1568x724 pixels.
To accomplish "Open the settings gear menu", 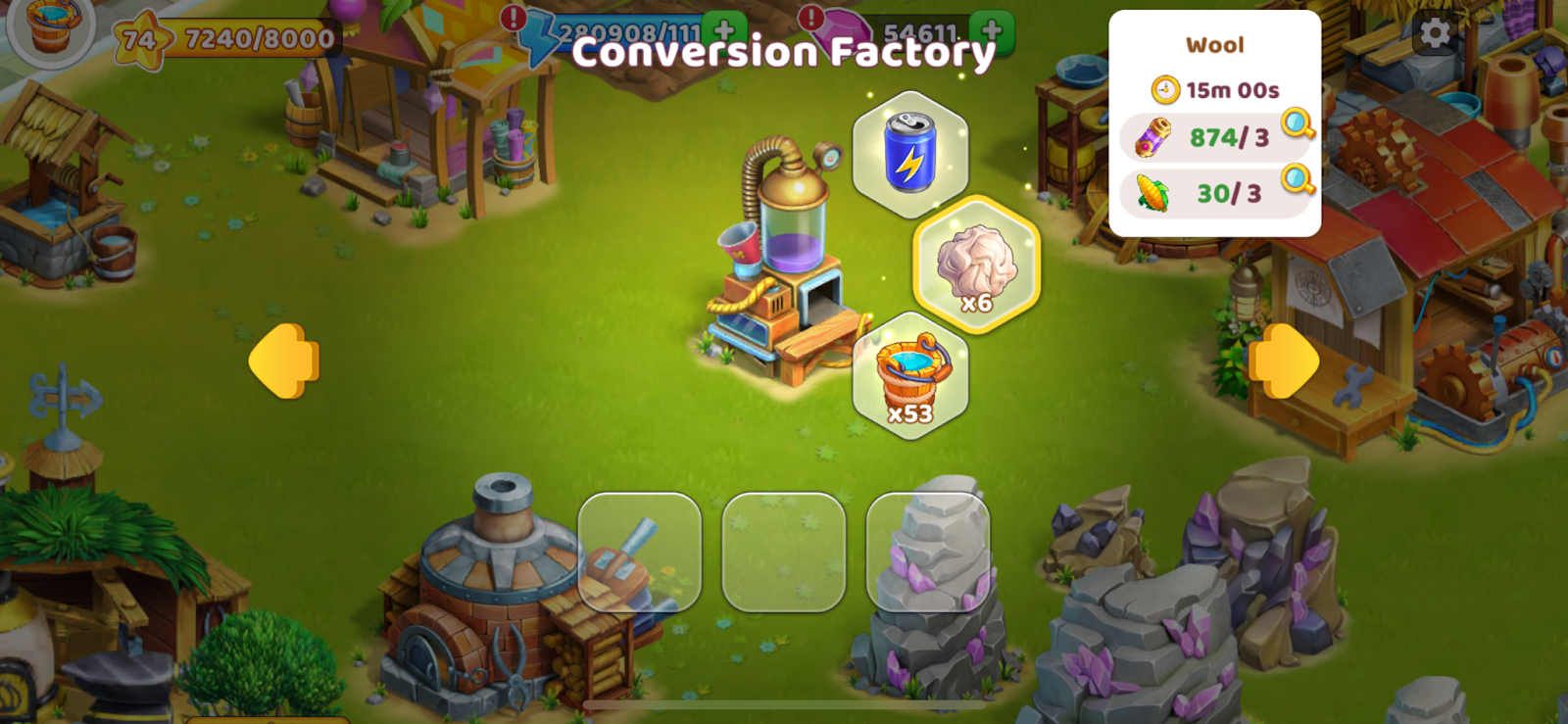I will click(1435, 33).
